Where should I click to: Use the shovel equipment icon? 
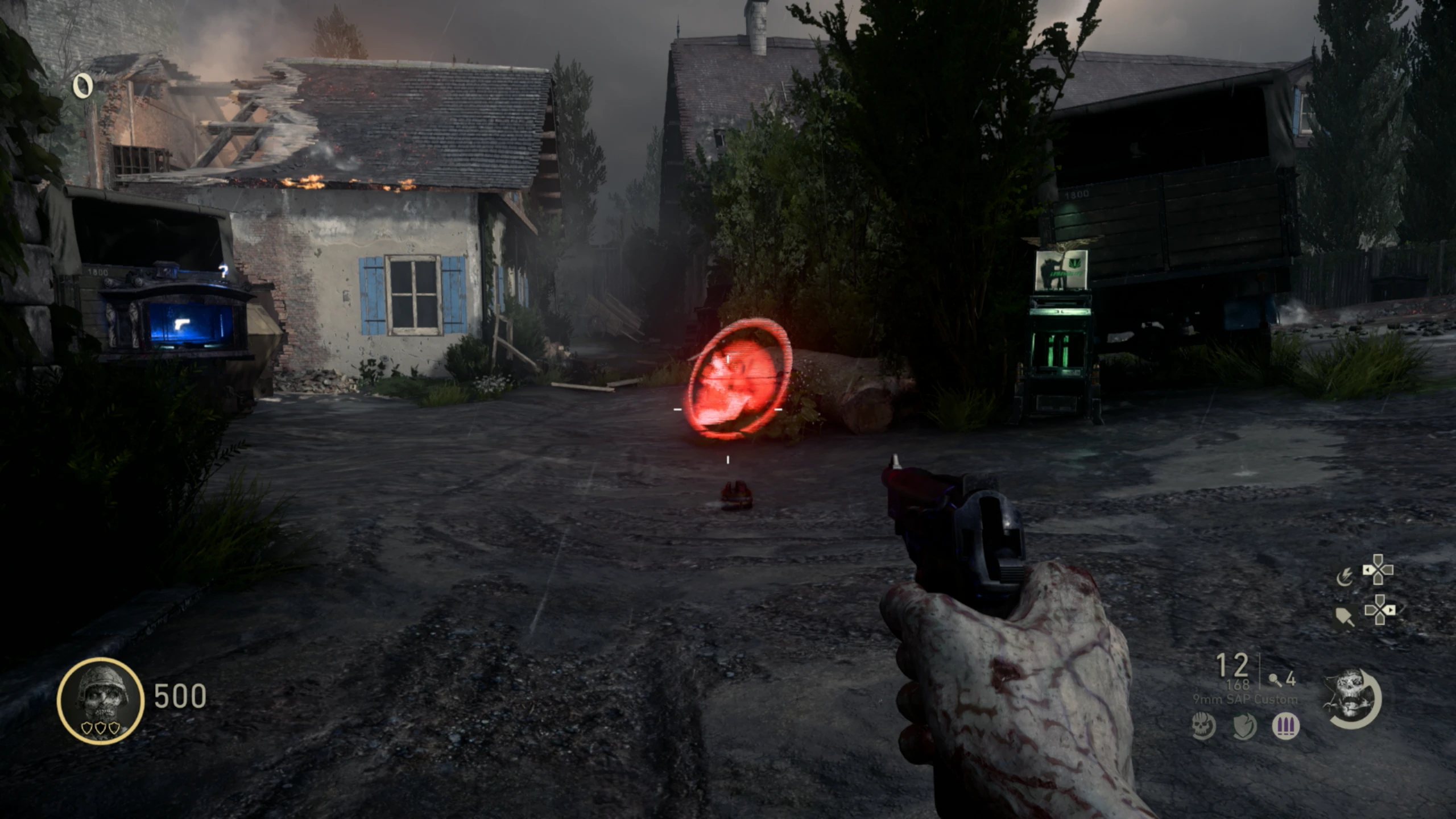coord(1345,616)
